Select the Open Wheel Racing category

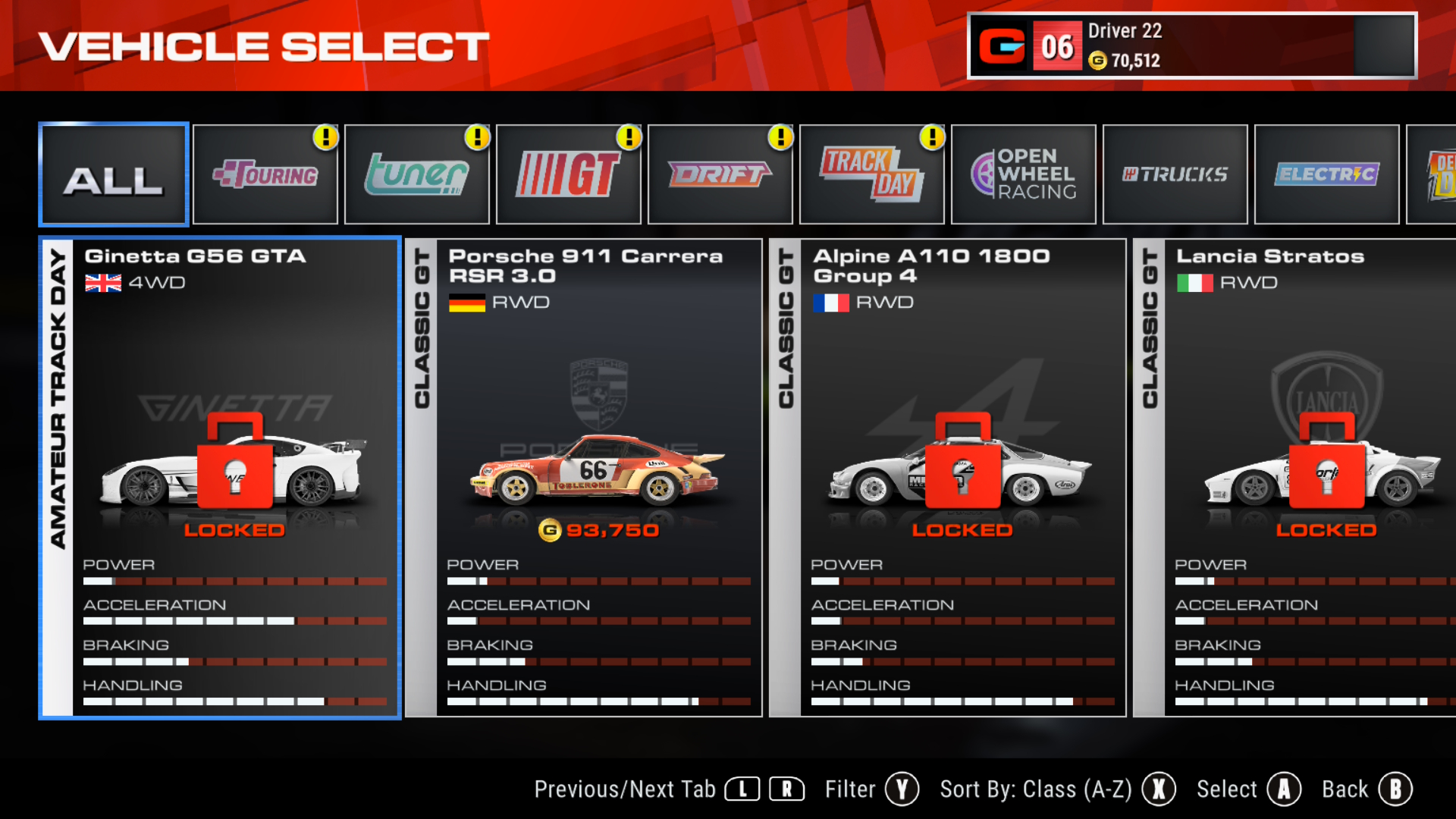pos(1023,174)
